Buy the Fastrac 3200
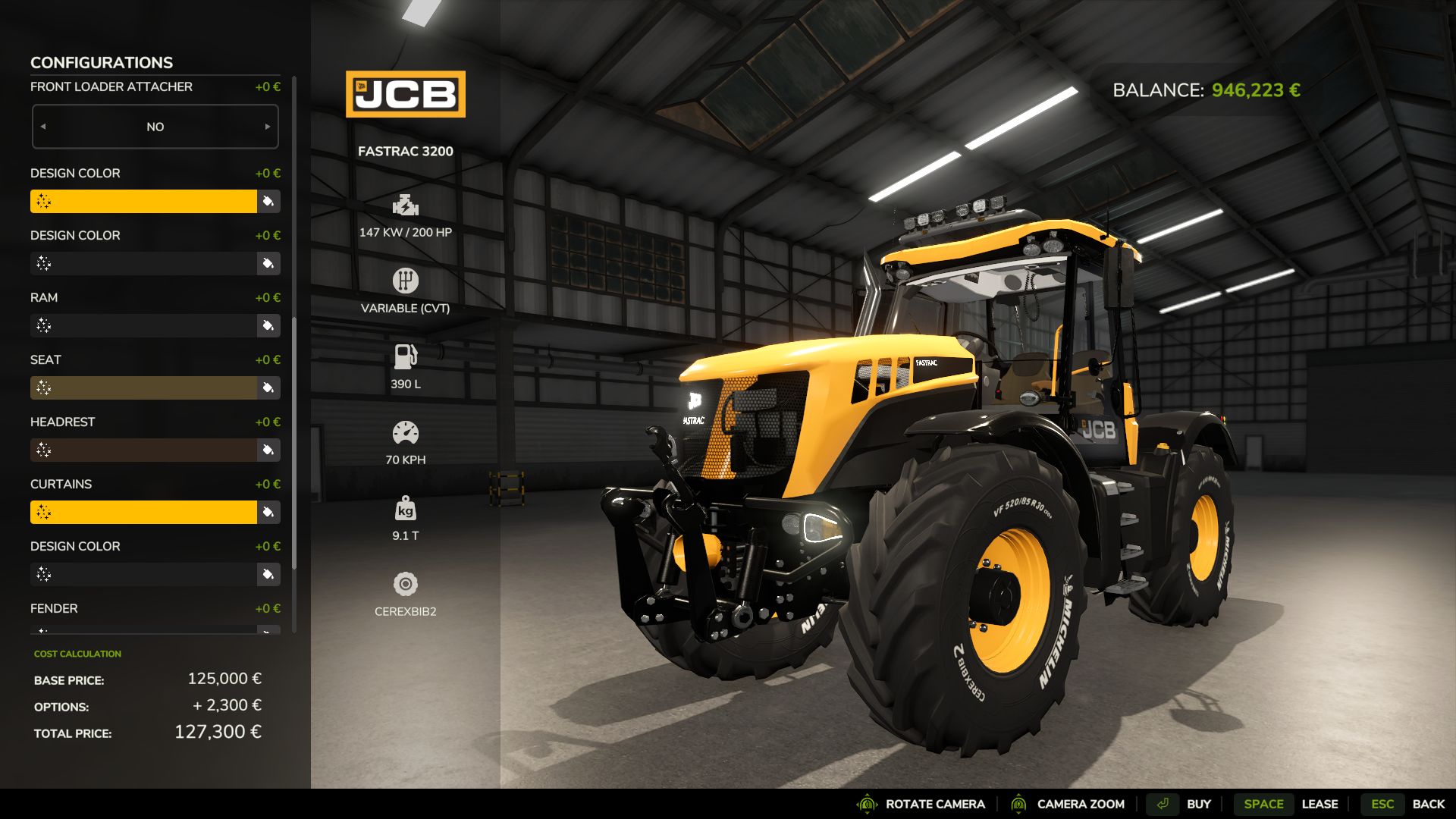The image size is (1456, 819). click(x=1198, y=804)
